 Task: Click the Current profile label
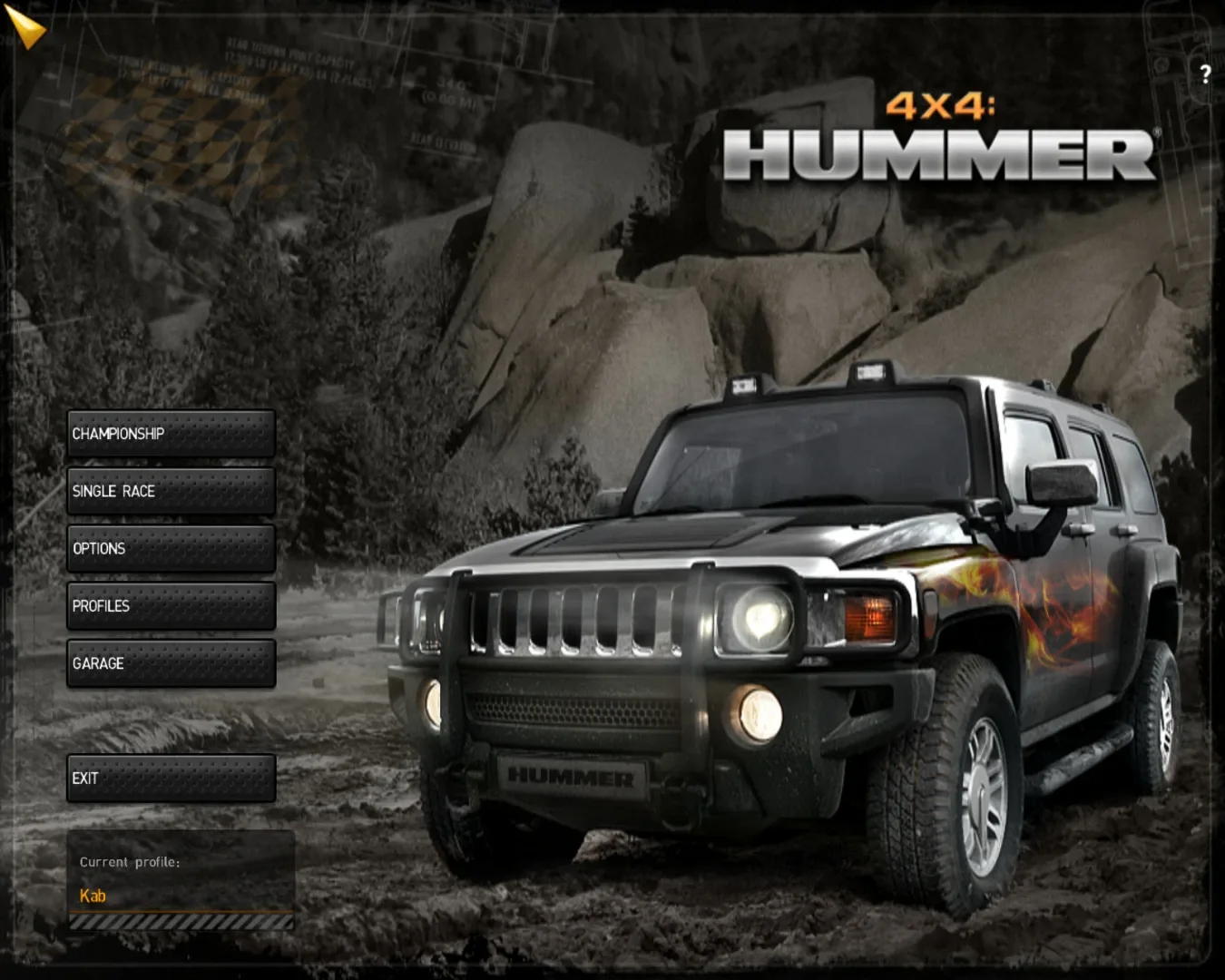(x=130, y=862)
